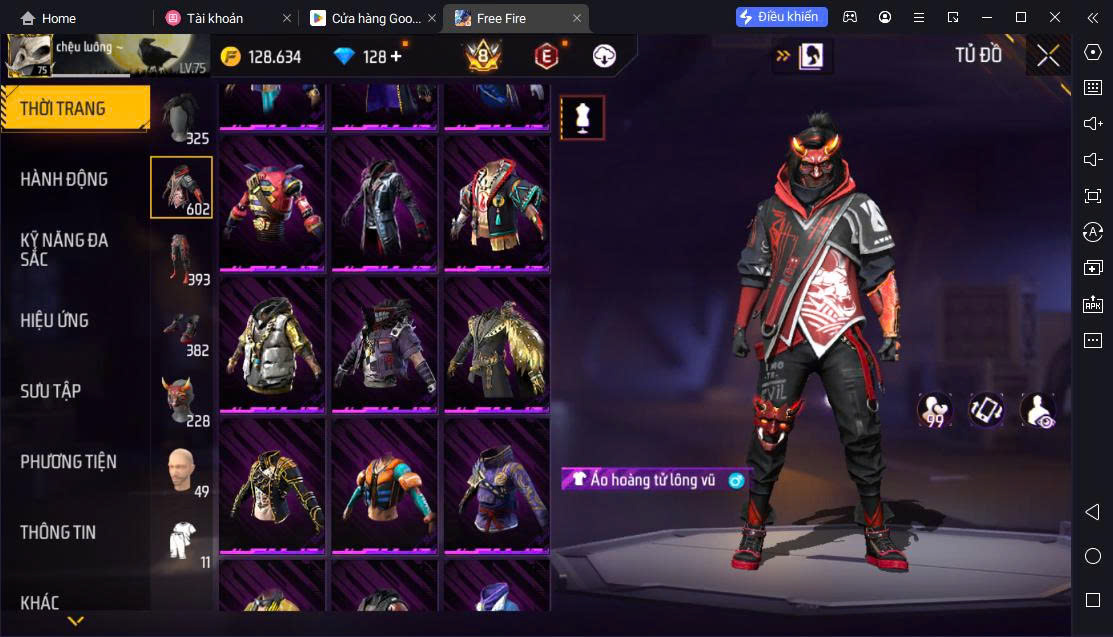Switch to the Tài khoản emulator tab
Image resolution: width=1113 pixels, height=637 pixels.
coord(214,18)
